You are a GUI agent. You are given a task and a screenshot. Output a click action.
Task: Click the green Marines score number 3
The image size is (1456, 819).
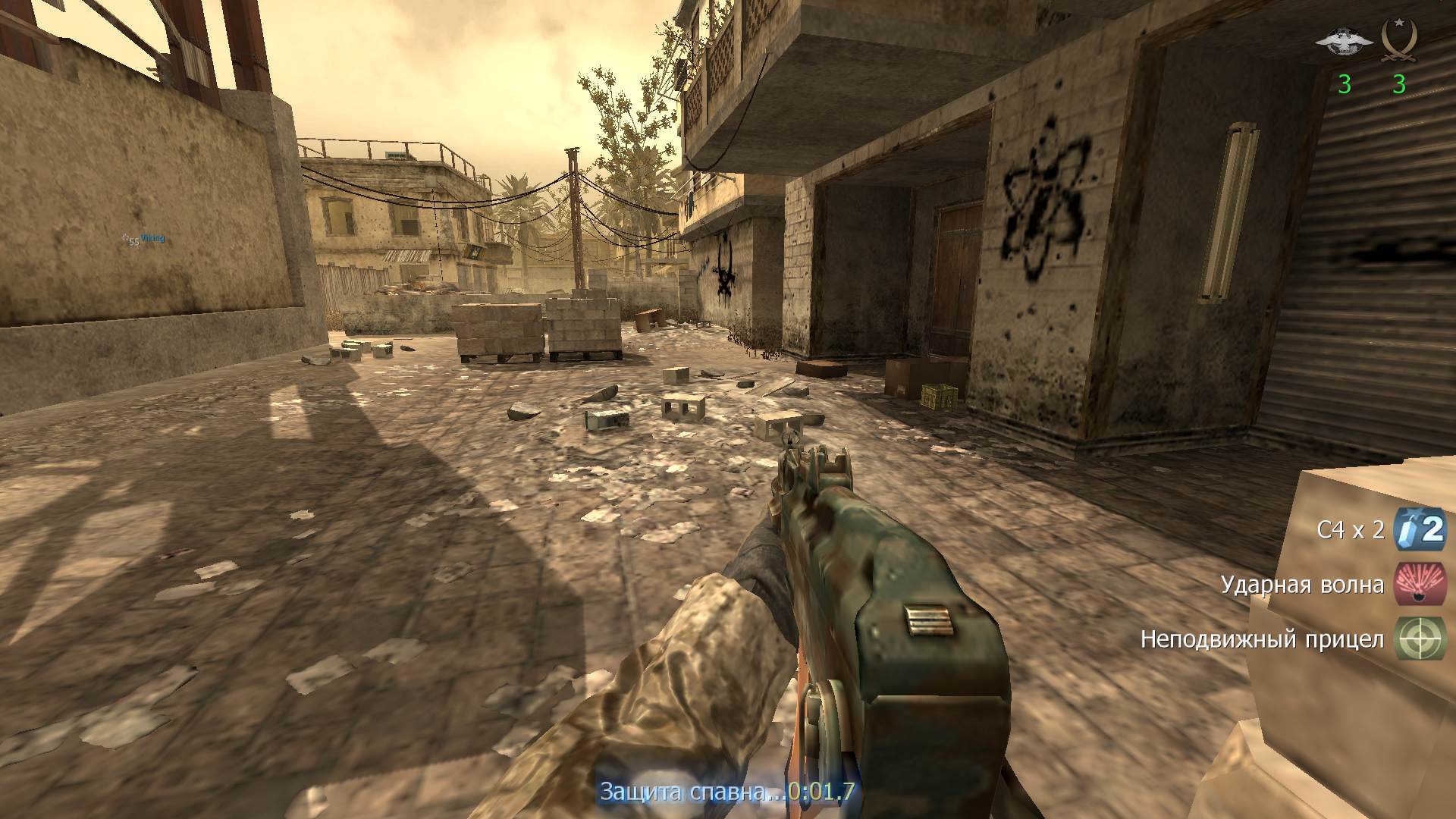click(x=1344, y=84)
